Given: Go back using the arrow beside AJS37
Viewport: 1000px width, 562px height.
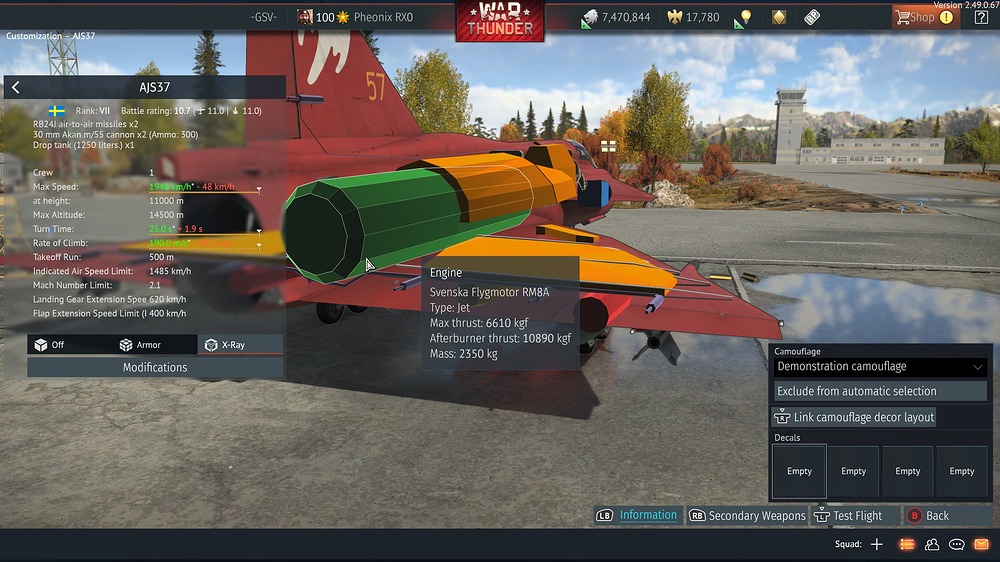Looking at the screenshot, I should (15, 88).
